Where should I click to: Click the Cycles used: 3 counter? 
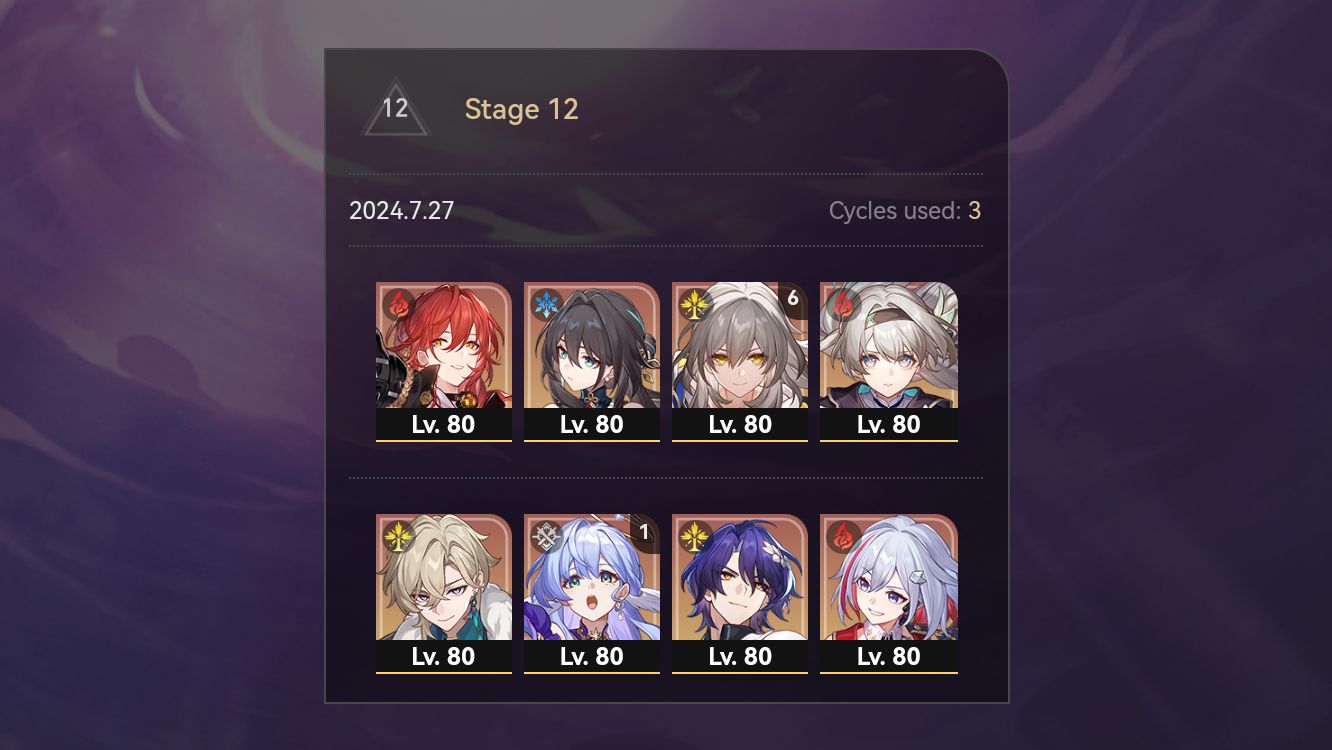pos(902,211)
